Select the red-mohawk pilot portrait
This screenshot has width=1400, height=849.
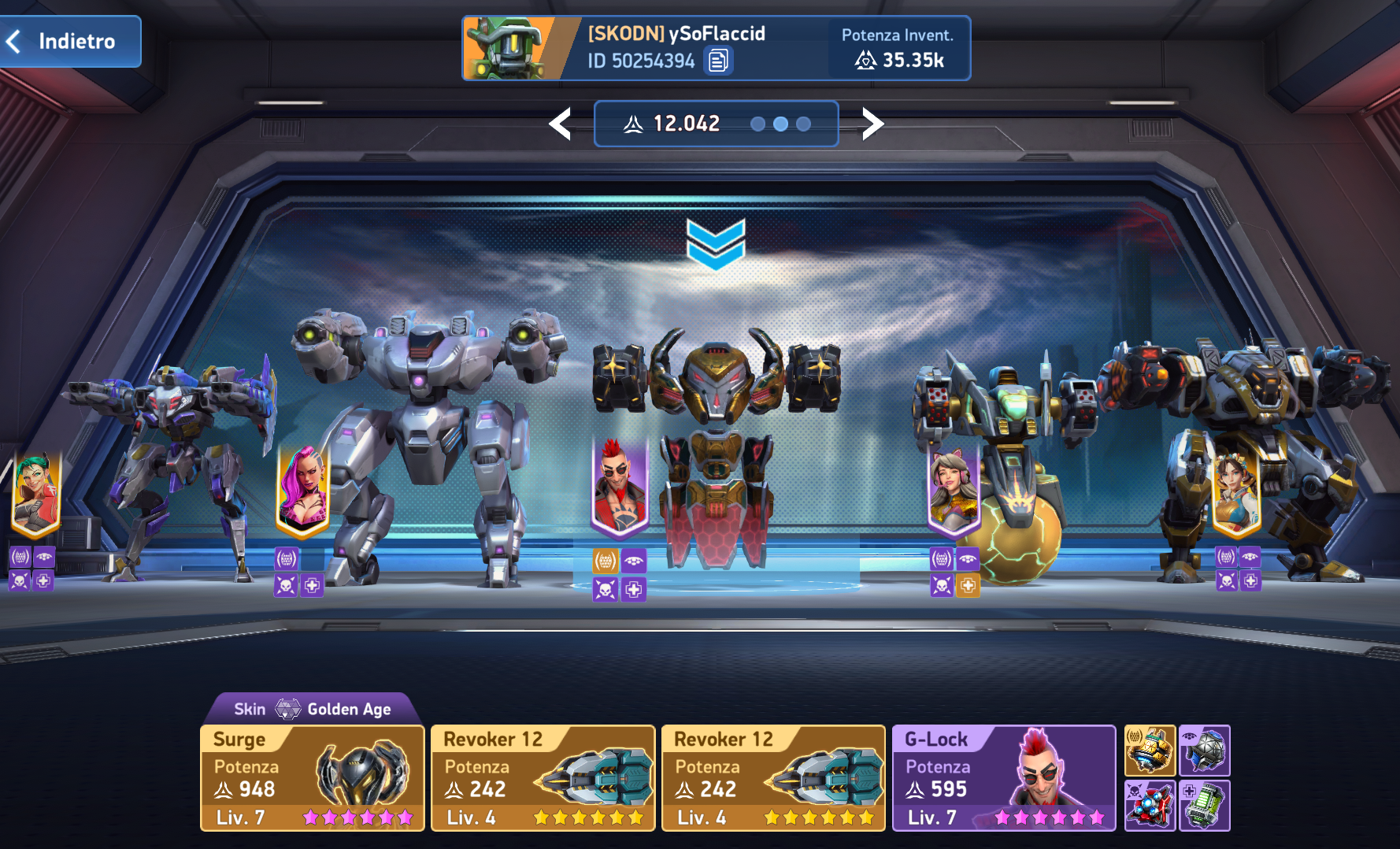pyautogui.click(x=620, y=484)
